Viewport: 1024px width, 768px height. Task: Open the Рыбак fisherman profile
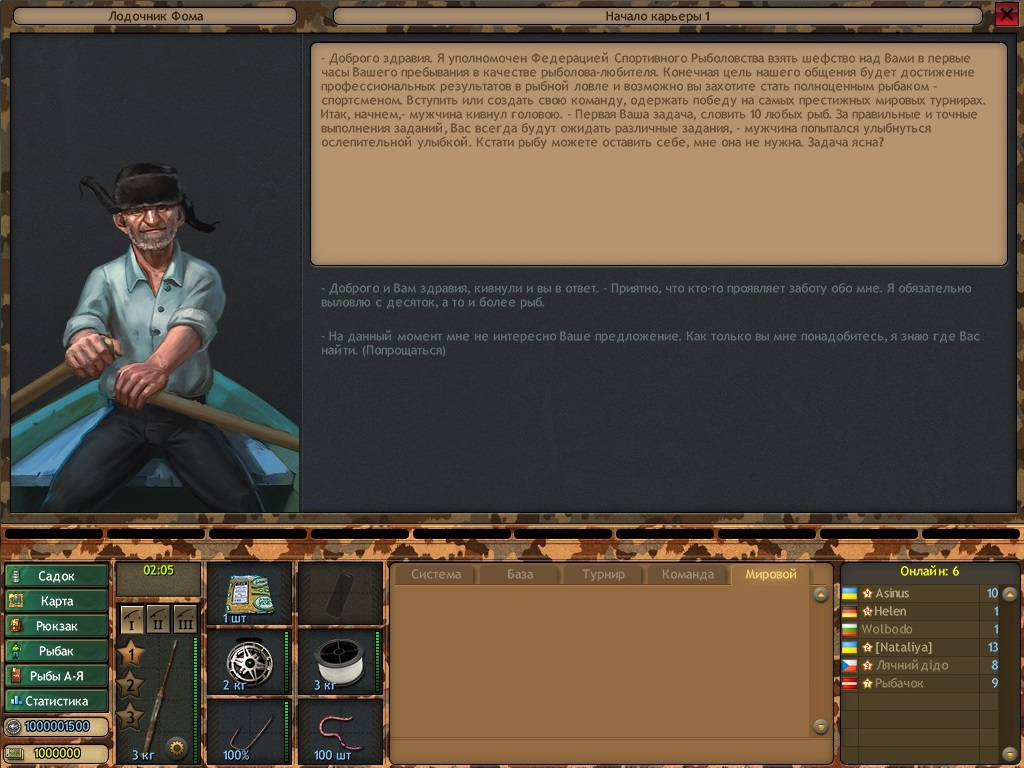click(x=57, y=651)
